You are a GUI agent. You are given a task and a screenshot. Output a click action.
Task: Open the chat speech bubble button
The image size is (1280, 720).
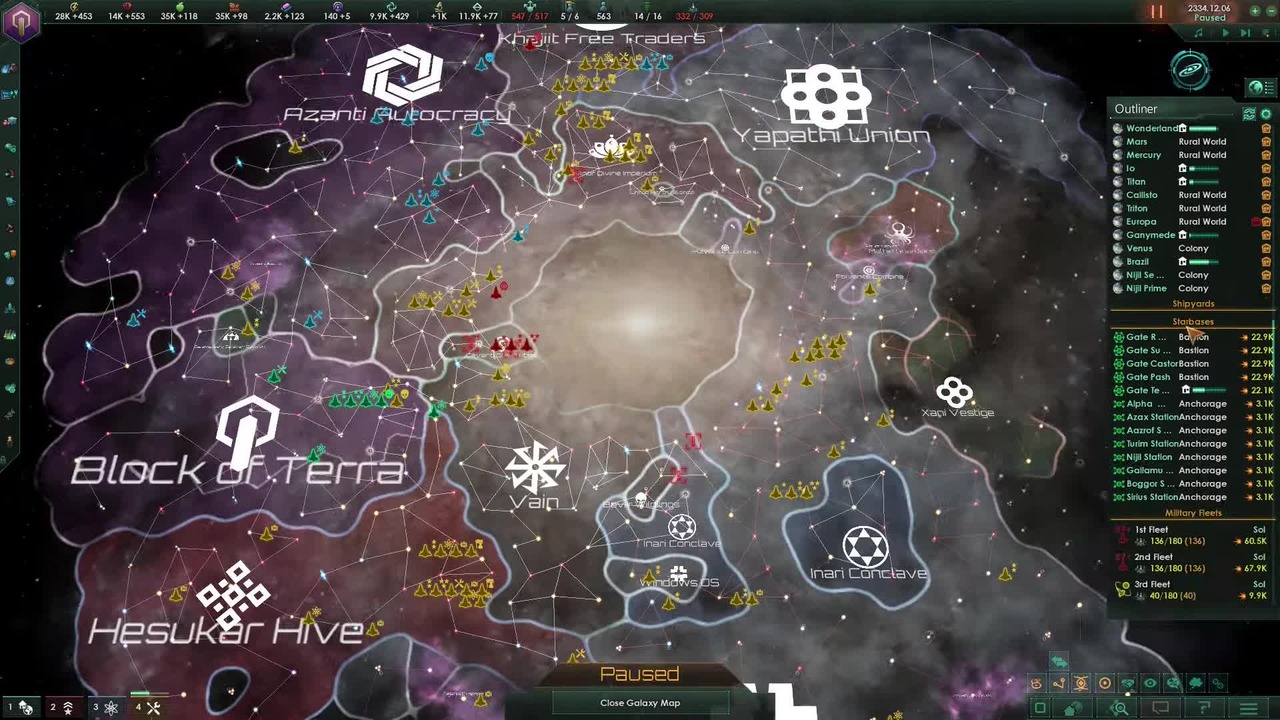click(1161, 709)
